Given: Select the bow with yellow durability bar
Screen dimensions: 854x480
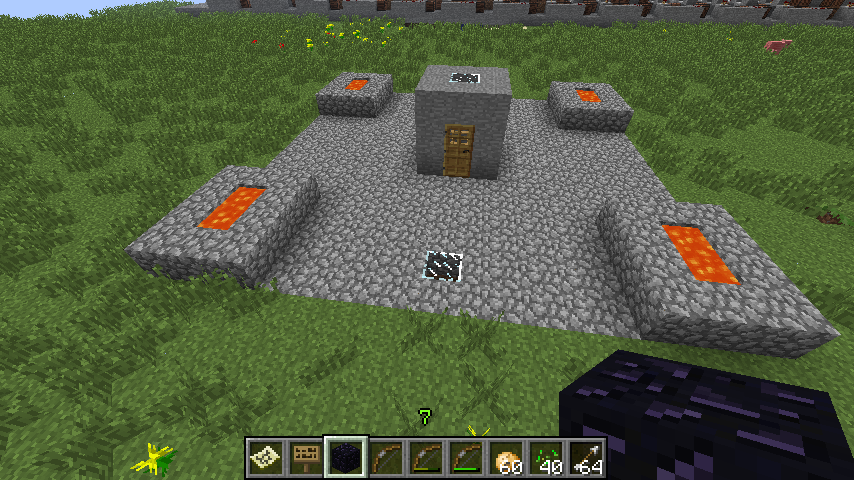Looking at the screenshot, I should (x=427, y=458).
